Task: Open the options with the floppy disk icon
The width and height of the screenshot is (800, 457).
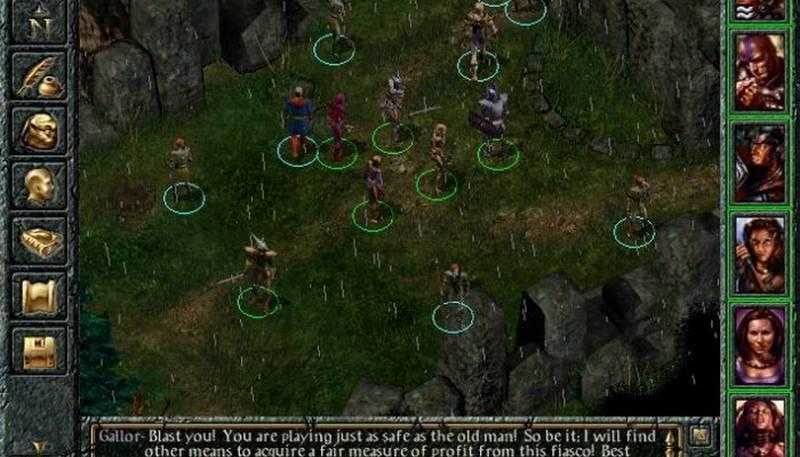Action: 39,351
